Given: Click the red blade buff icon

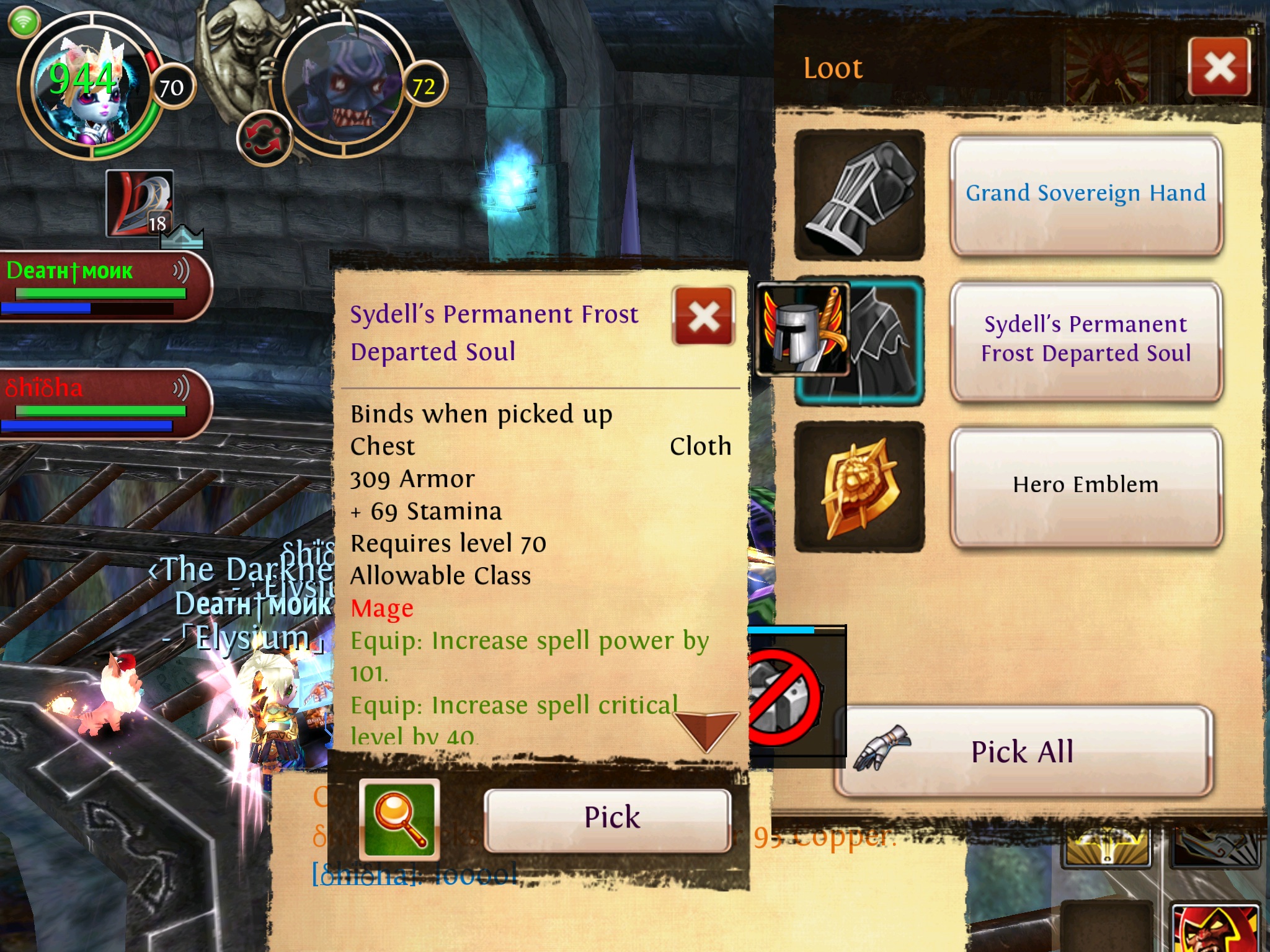Looking at the screenshot, I should (139, 203).
